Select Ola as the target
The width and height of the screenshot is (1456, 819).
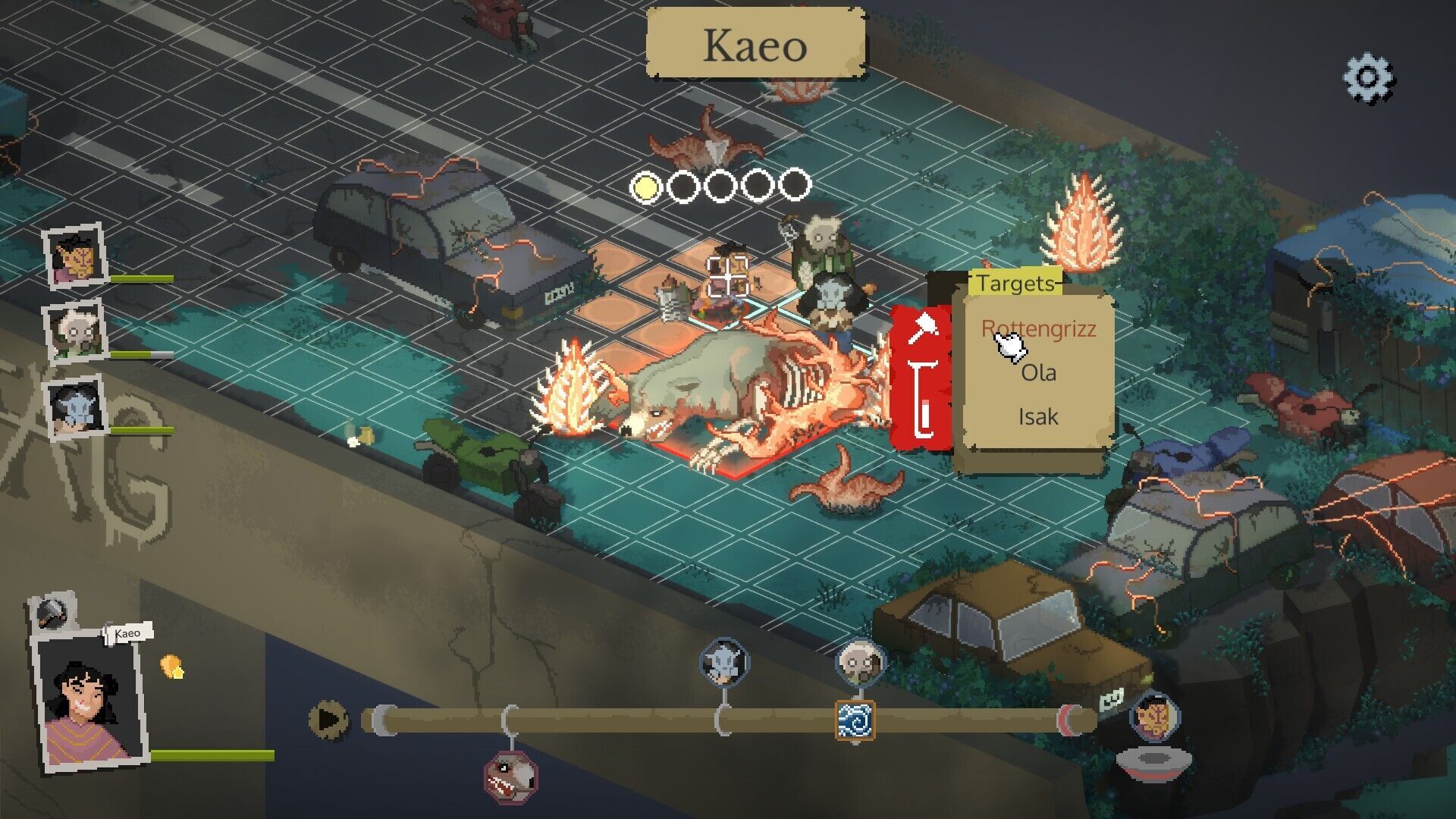click(x=1038, y=372)
